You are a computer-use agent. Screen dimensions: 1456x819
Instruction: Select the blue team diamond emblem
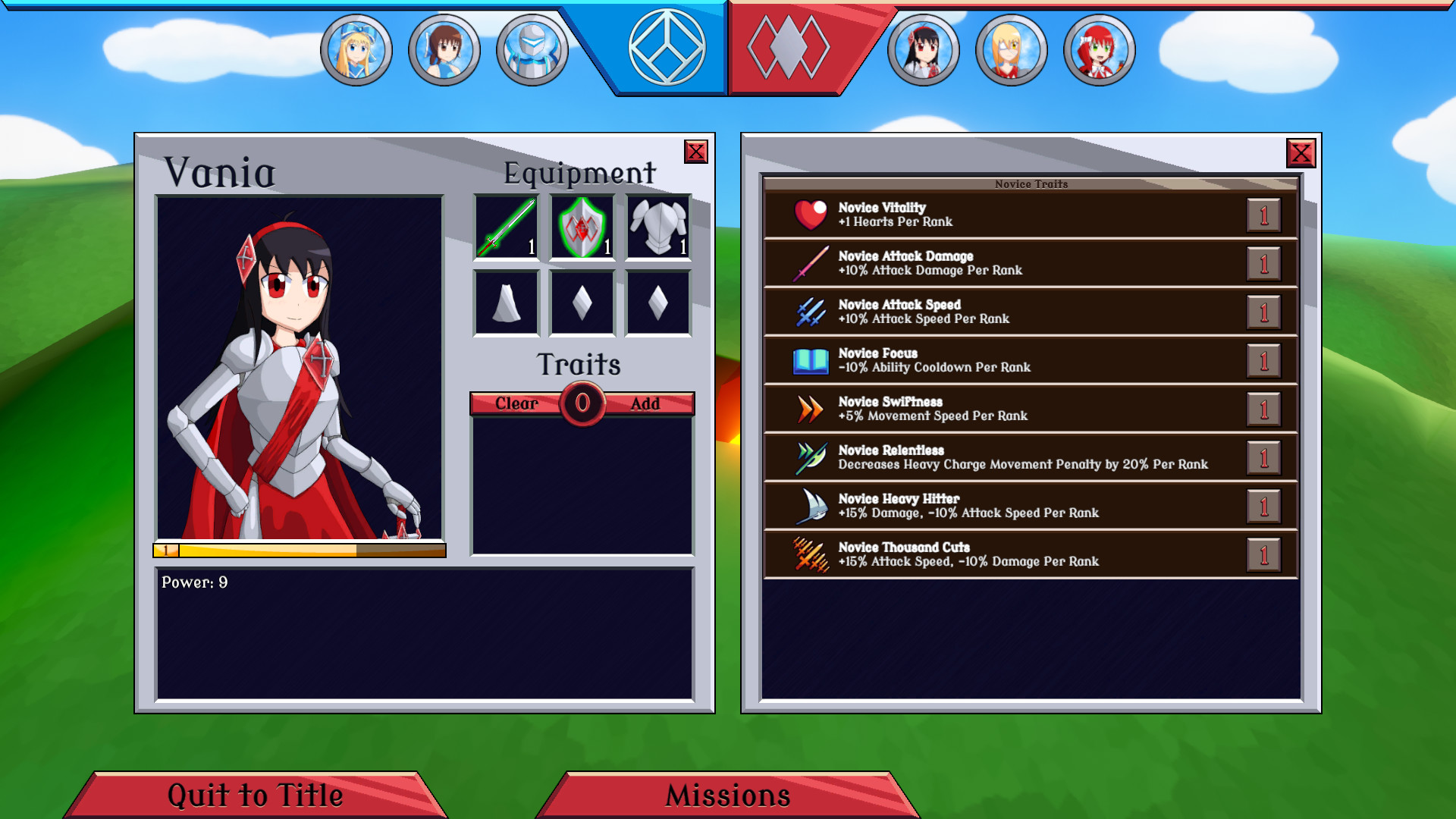coord(666,47)
